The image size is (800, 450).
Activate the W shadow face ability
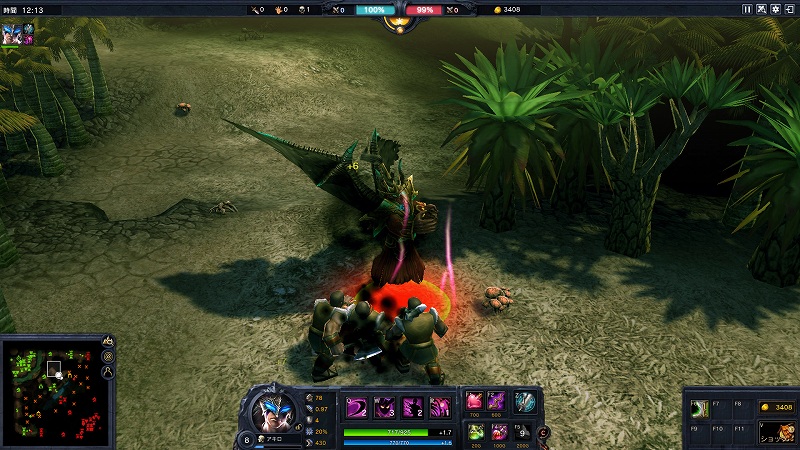(x=384, y=408)
